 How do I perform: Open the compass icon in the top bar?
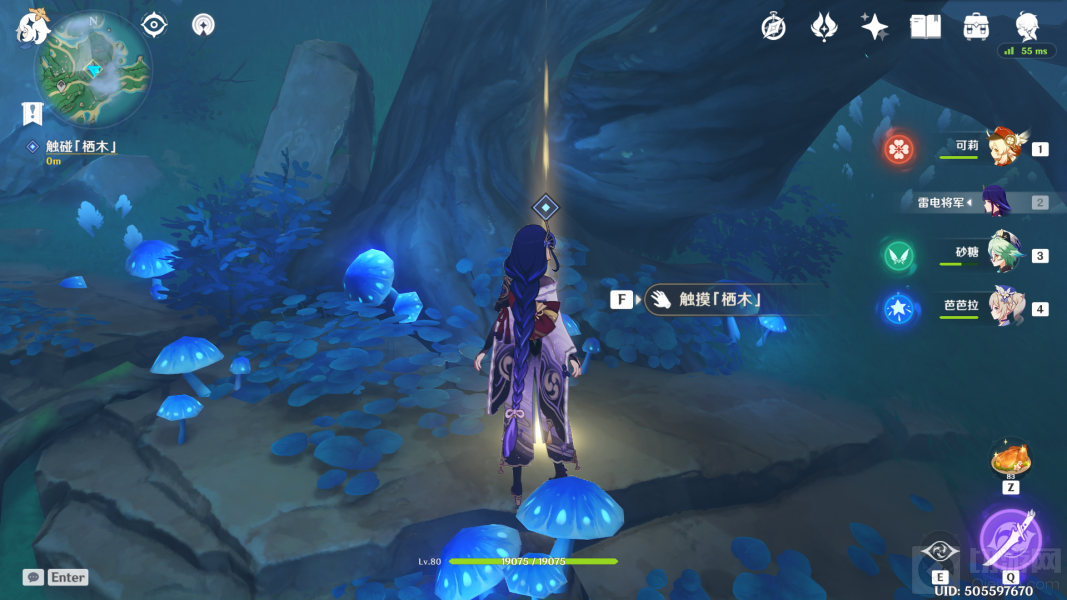click(x=773, y=27)
